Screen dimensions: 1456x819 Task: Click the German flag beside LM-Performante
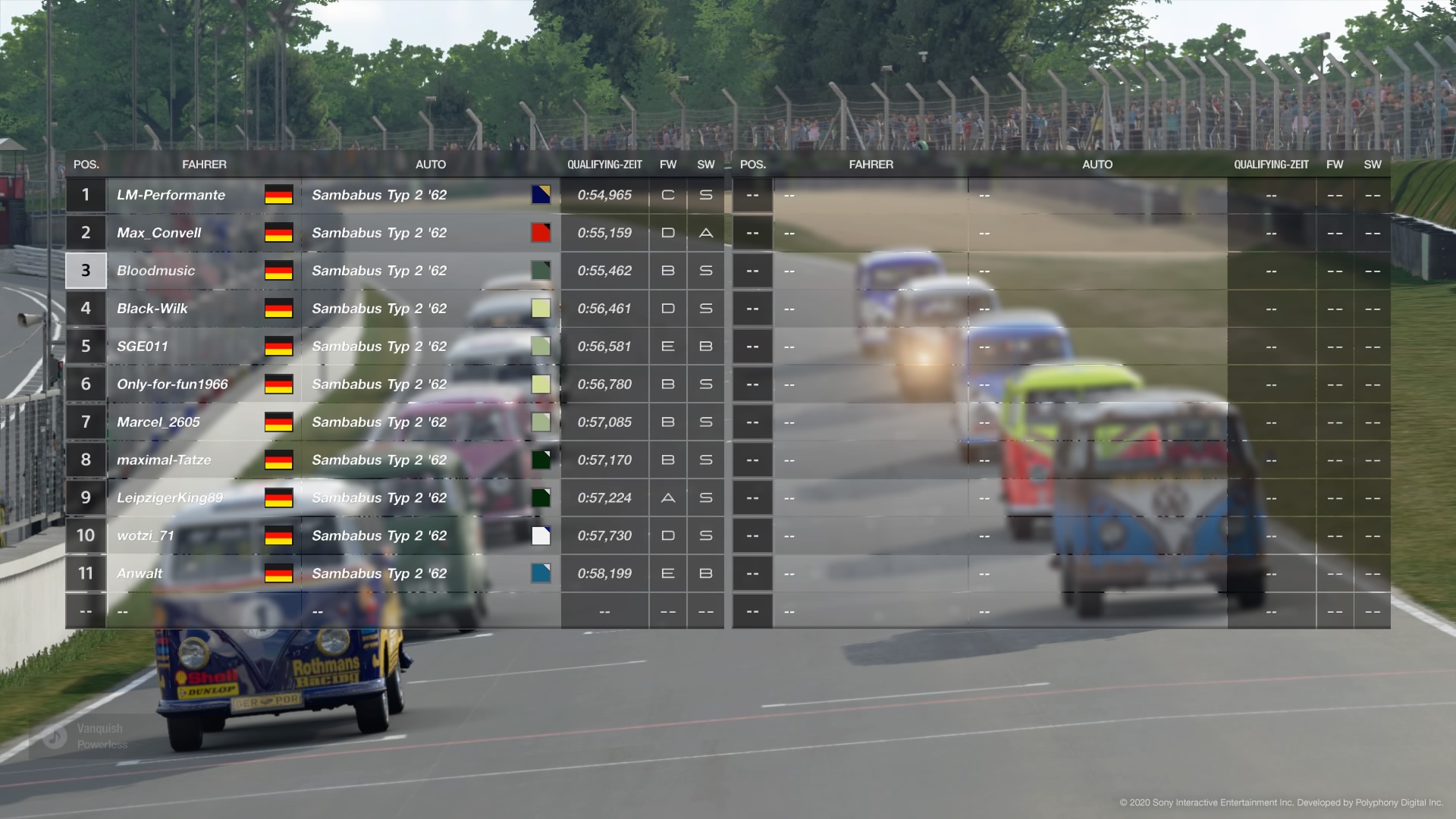coord(278,195)
